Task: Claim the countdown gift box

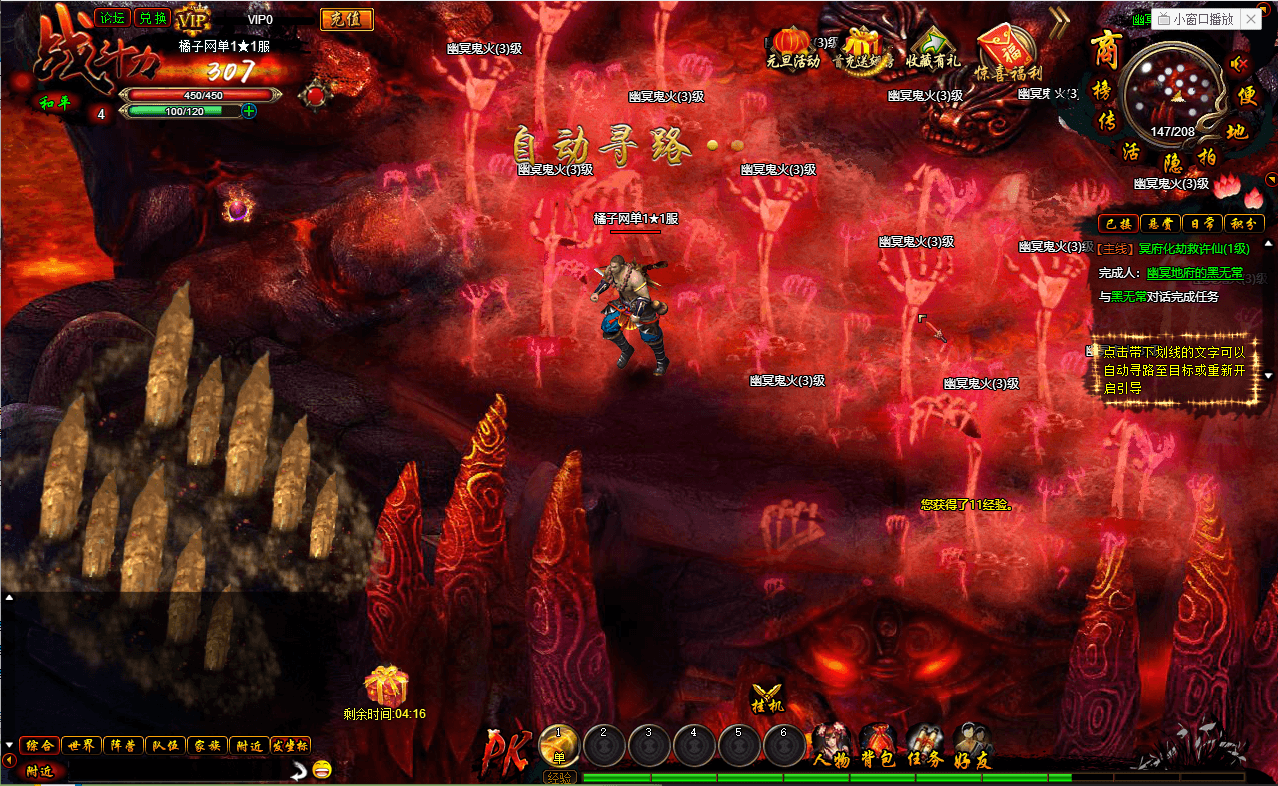Action: pyautogui.click(x=385, y=687)
